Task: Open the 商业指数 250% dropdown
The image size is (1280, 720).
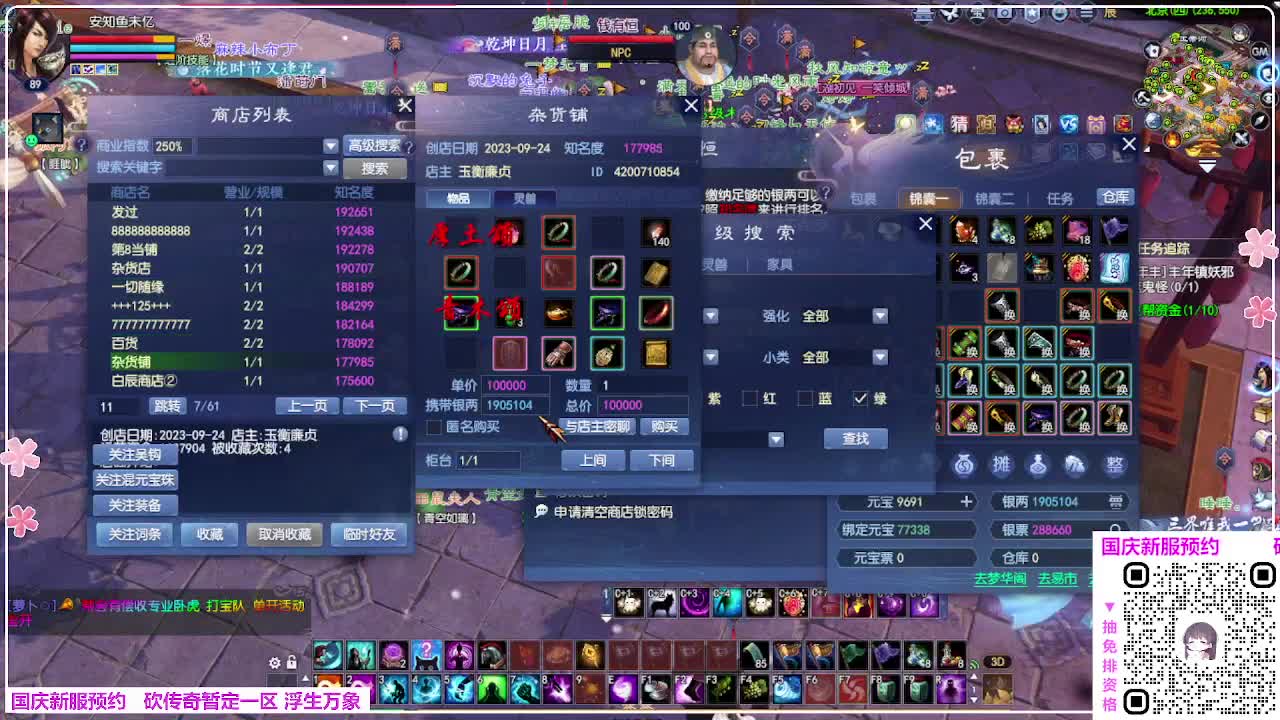Action: (330, 145)
